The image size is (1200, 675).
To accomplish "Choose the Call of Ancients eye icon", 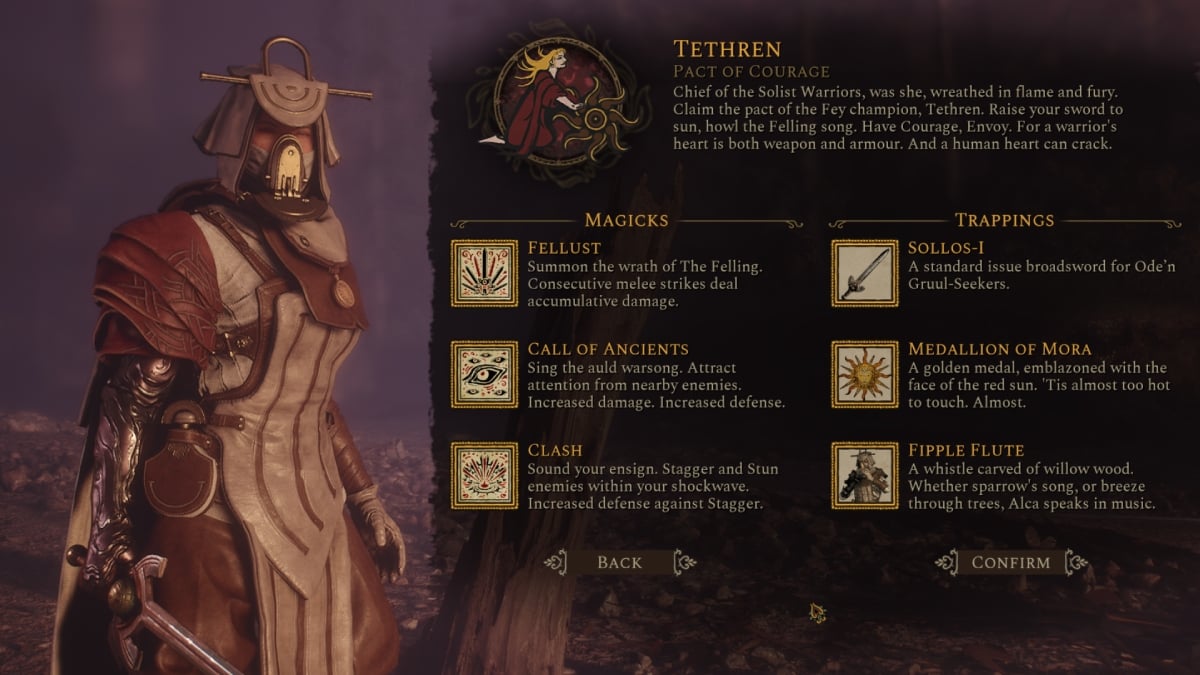I will (484, 374).
